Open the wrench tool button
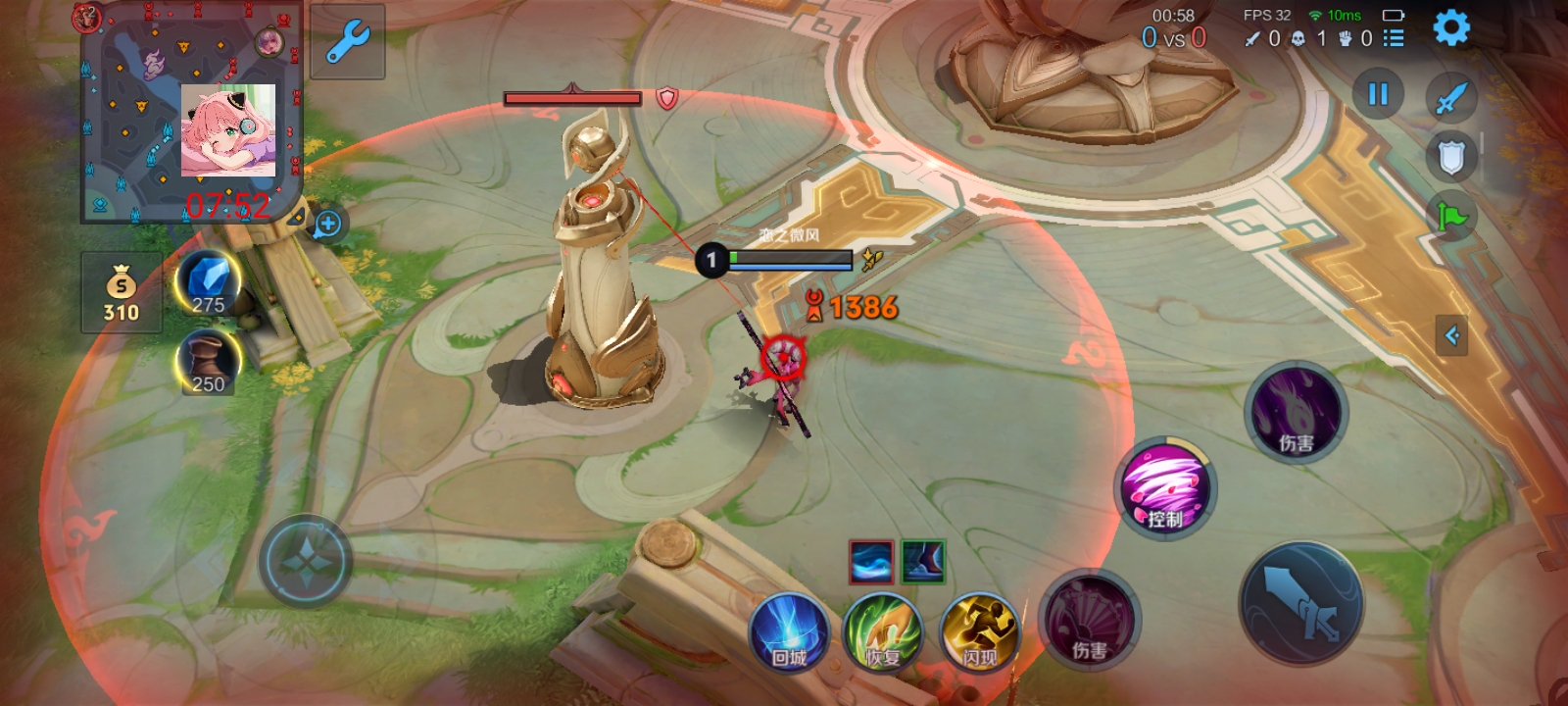Viewport: 1568px width, 706px height. 347,42
